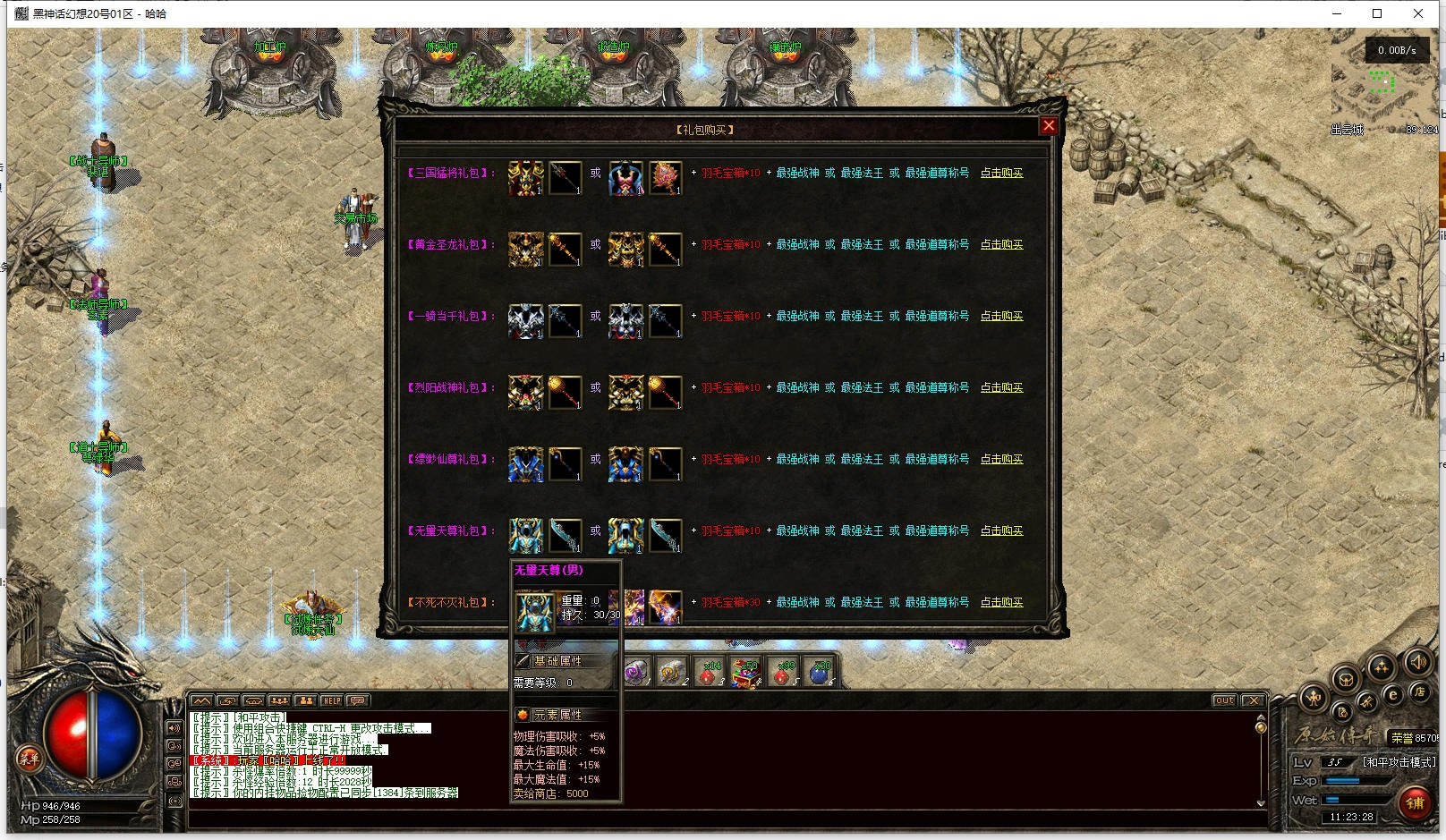Use the blue mana potion in hotbar
This screenshot has height=840, width=1446.
tap(819, 673)
